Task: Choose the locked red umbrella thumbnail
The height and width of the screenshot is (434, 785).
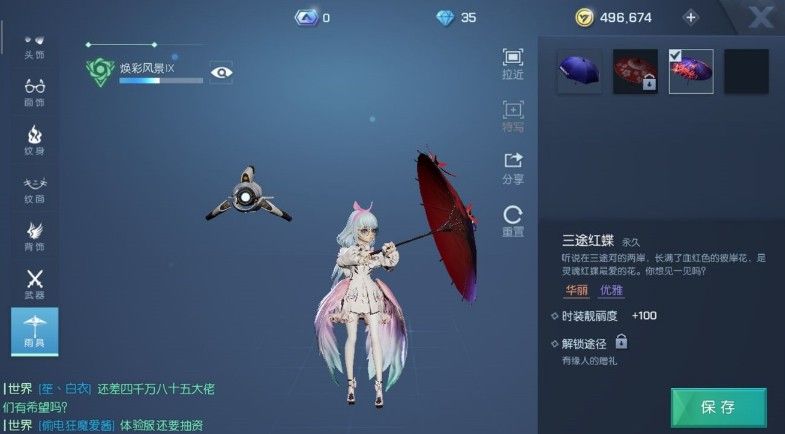Action: [x=635, y=71]
